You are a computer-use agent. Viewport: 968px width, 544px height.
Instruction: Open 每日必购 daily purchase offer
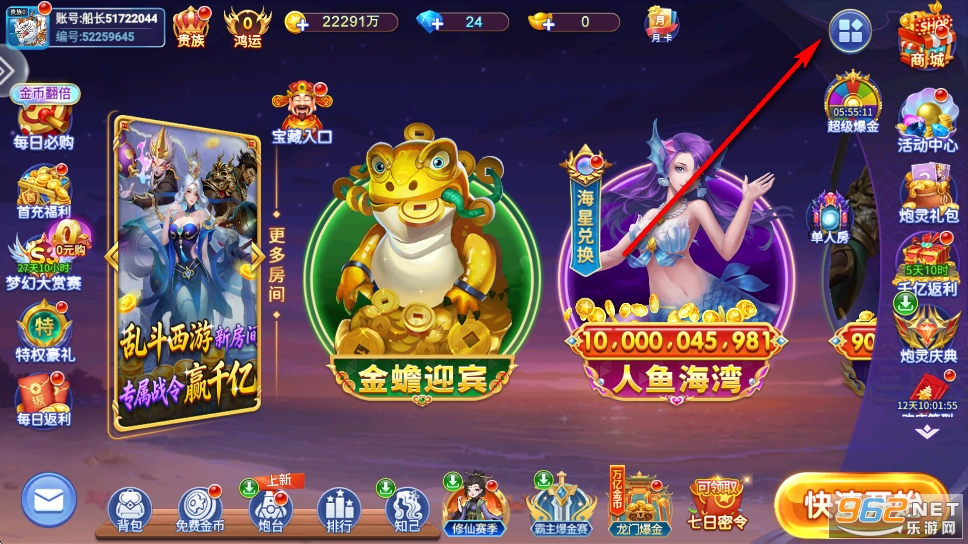pos(44,123)
